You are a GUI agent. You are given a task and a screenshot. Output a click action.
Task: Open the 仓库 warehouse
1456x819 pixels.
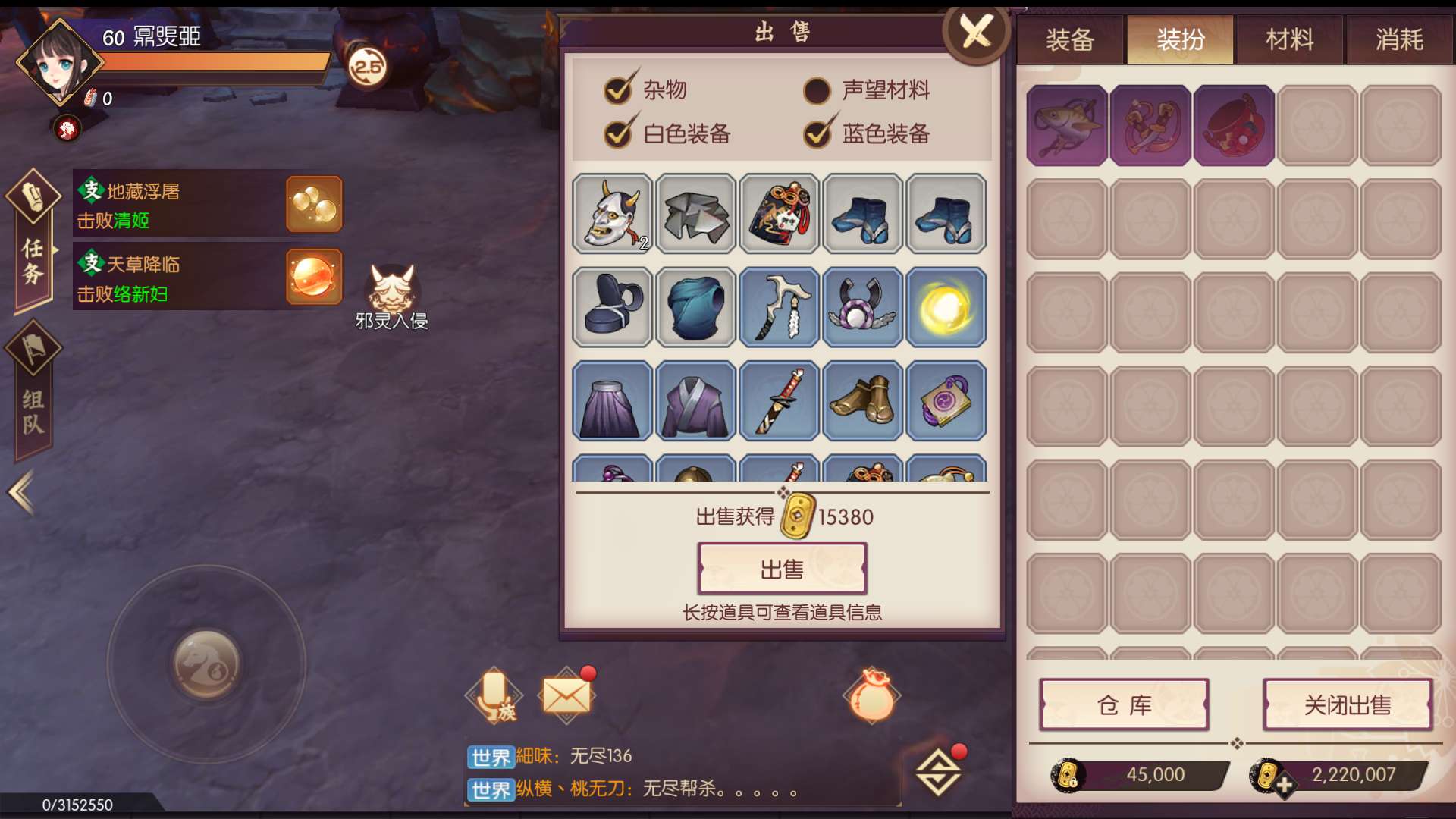pyautogui.click(x=1124, y=704)
